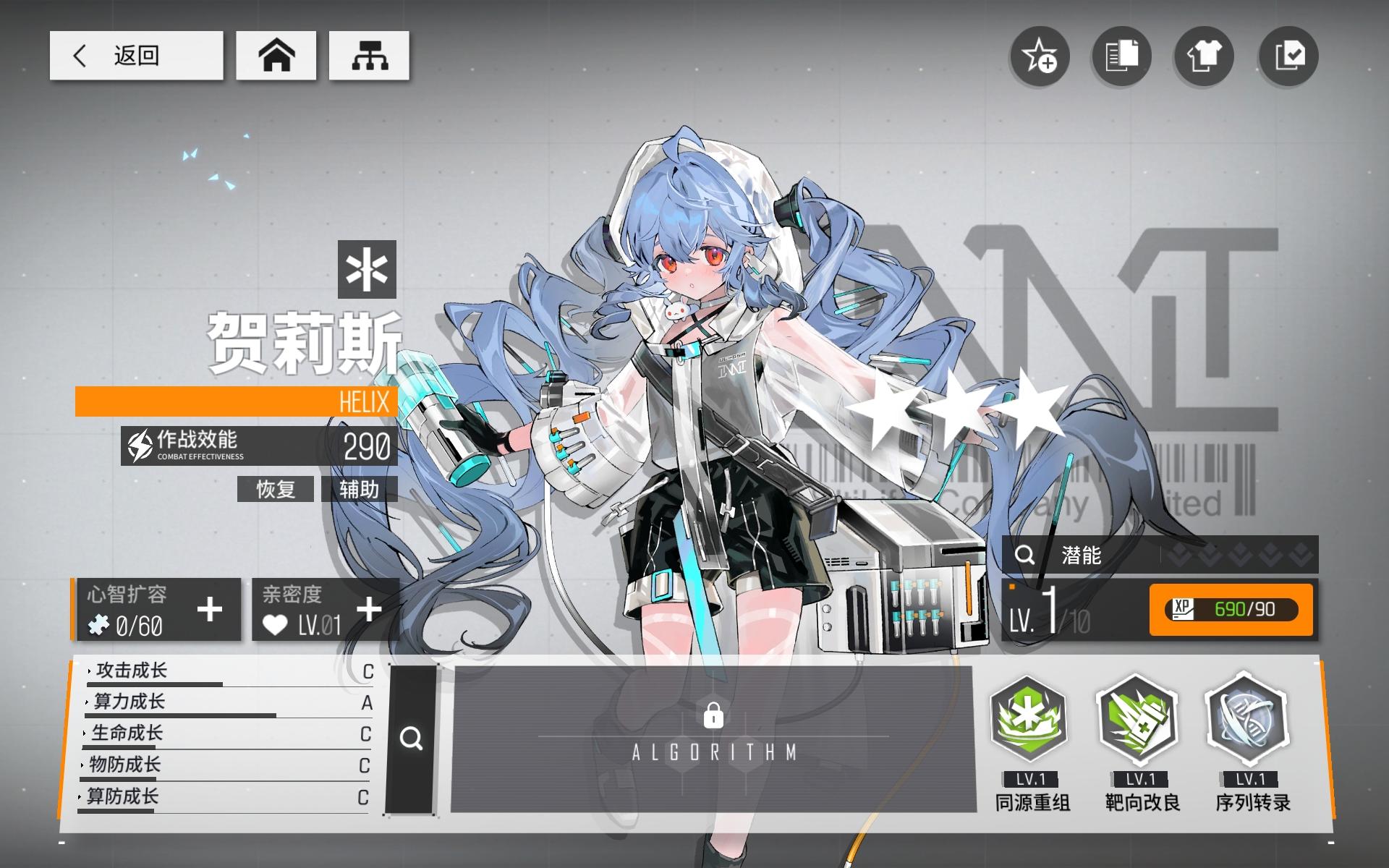This screenshot has height=868, width=1389.
Task: Expand 亲密度 with its plus button
Action: (x=370, y=610)
